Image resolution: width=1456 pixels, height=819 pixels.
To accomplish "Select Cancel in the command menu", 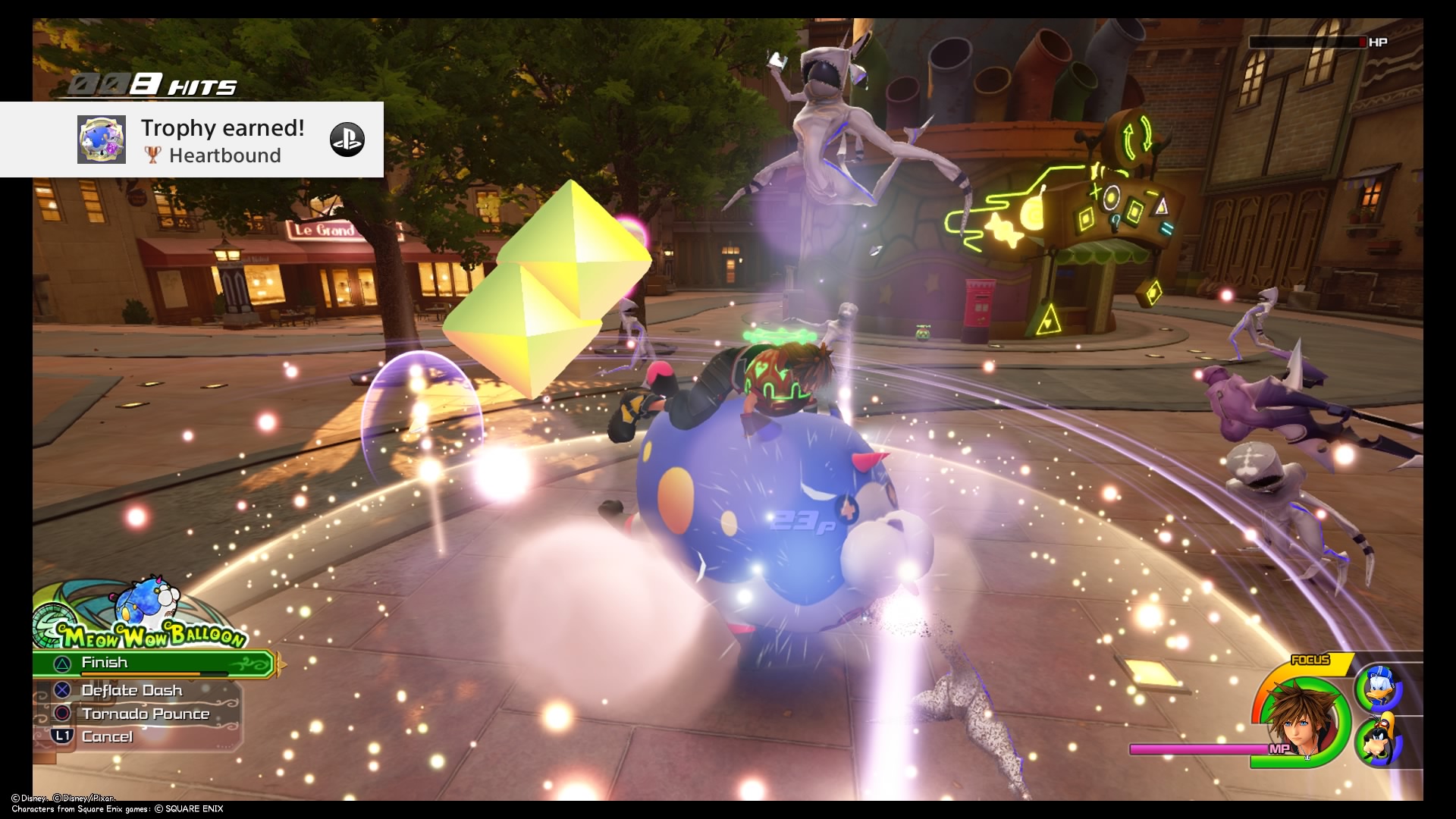I will point(106,736).
